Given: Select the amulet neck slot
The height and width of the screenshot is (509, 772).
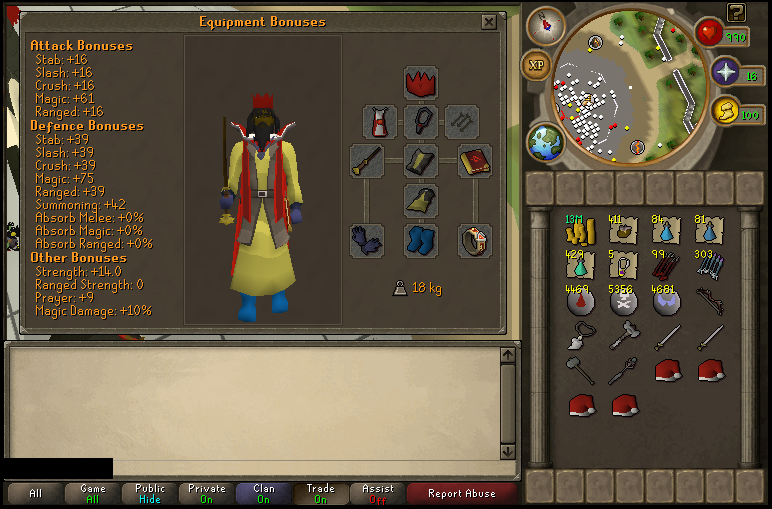Looking at the screenshot, I should (x=421, y=122).
